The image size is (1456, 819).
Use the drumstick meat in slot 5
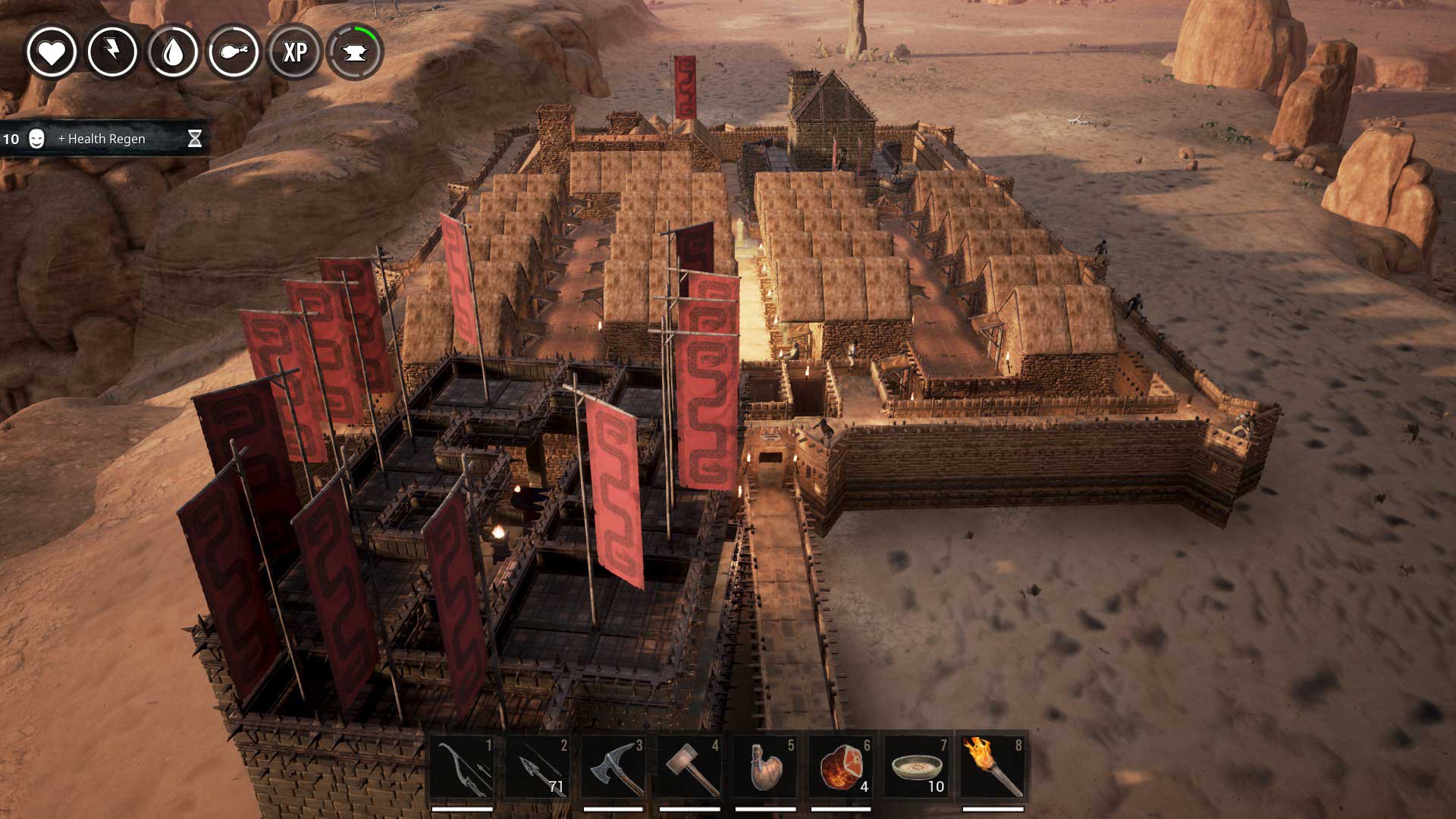coord(765,767)
